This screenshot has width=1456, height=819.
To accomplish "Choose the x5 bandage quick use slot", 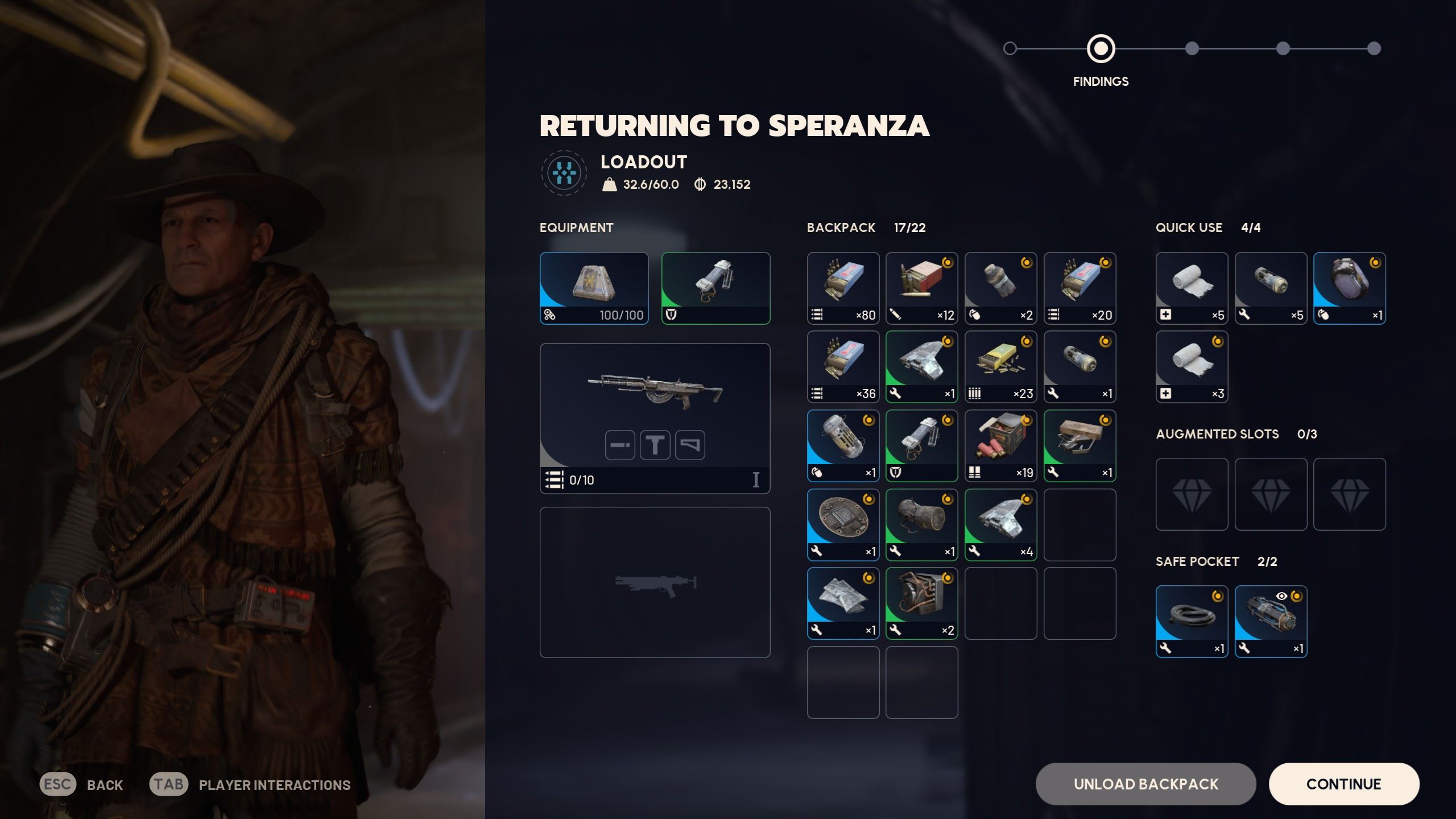I will (x=1192, y=288).
